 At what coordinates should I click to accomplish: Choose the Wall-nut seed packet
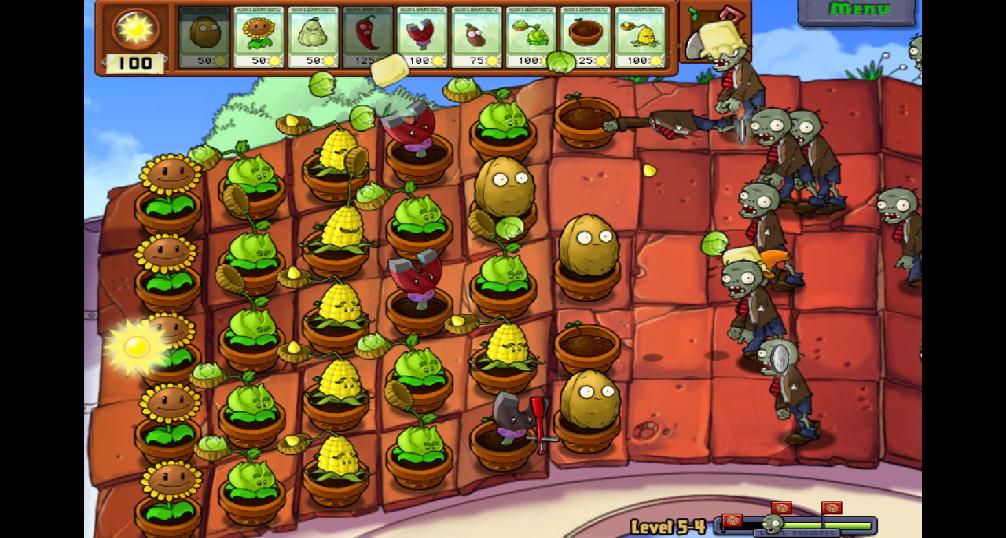[204, 37]
